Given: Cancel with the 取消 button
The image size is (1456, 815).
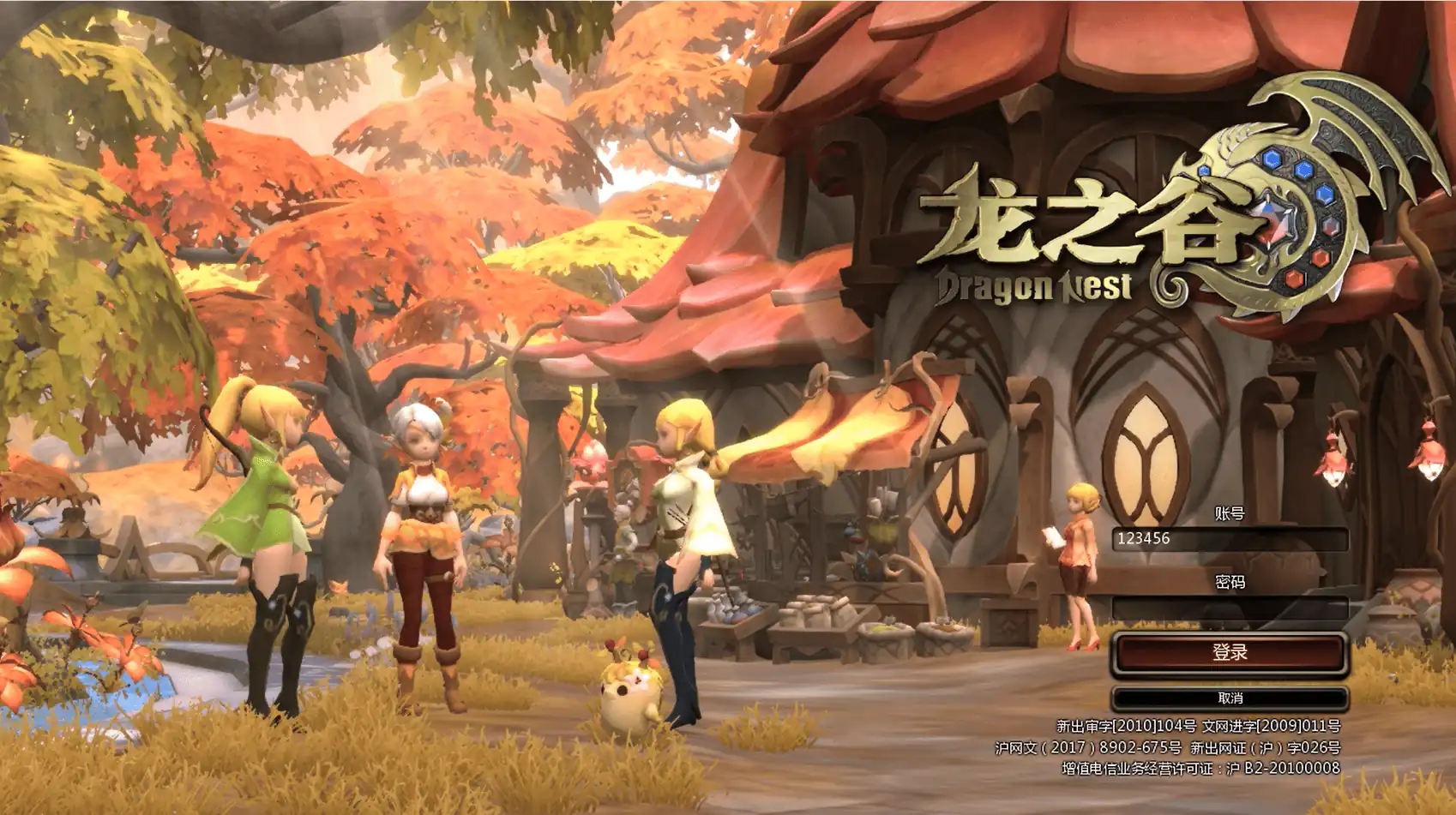Looking at the screenshot, I should 1230,698.
